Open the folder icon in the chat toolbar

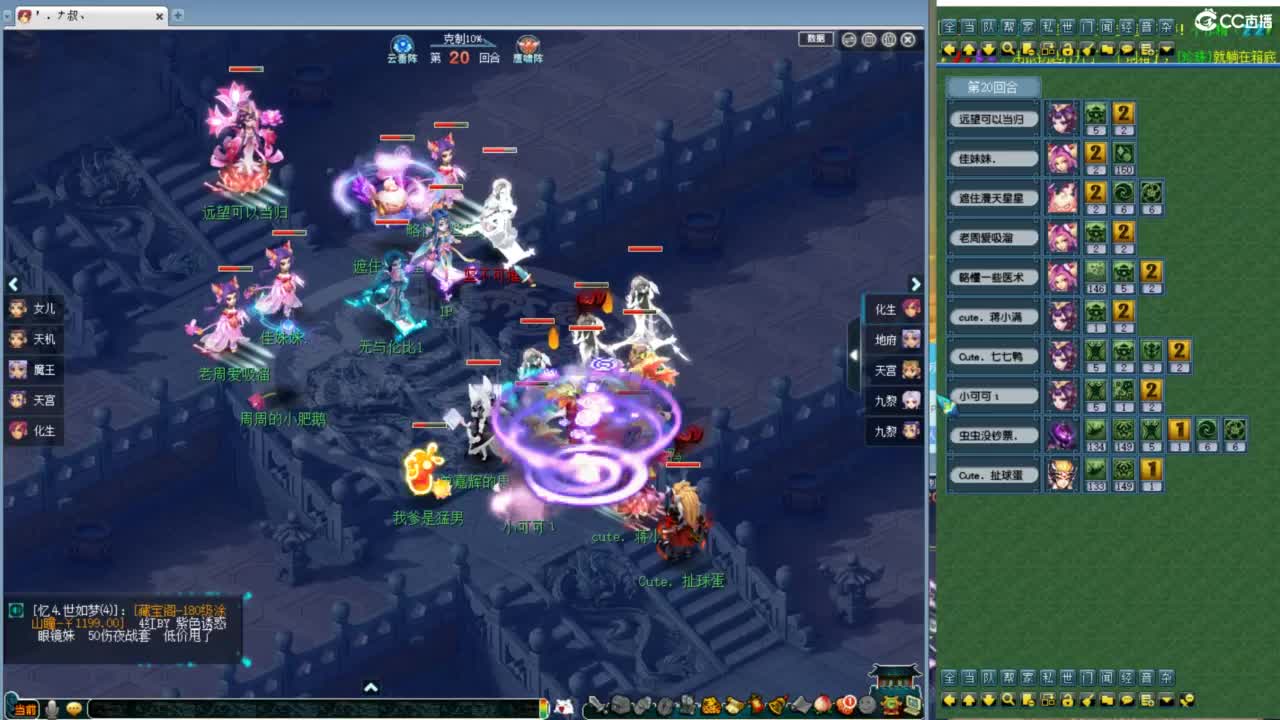(1107, 48)
